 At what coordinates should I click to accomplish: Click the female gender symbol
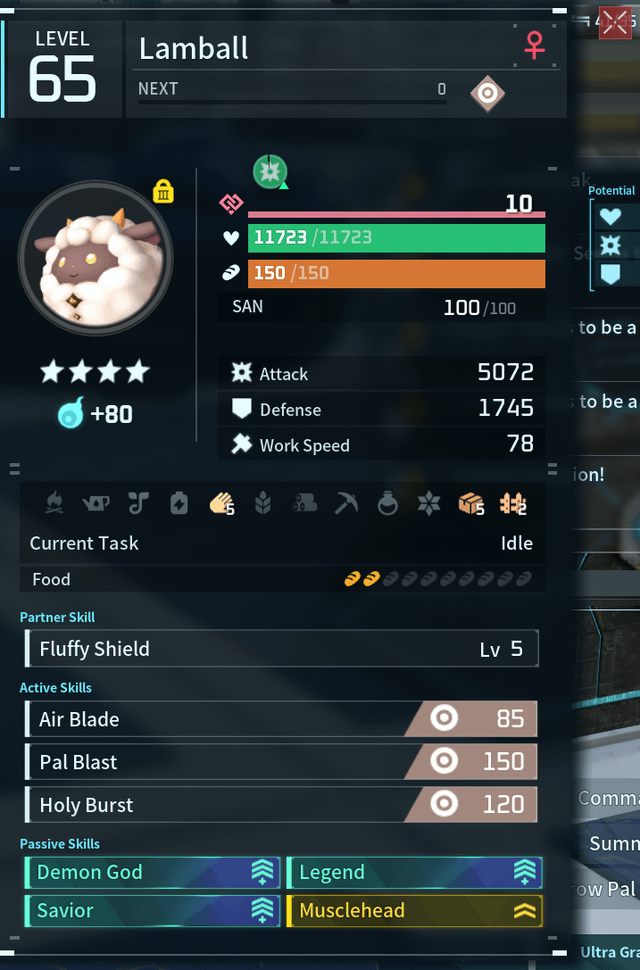(535, 45)
